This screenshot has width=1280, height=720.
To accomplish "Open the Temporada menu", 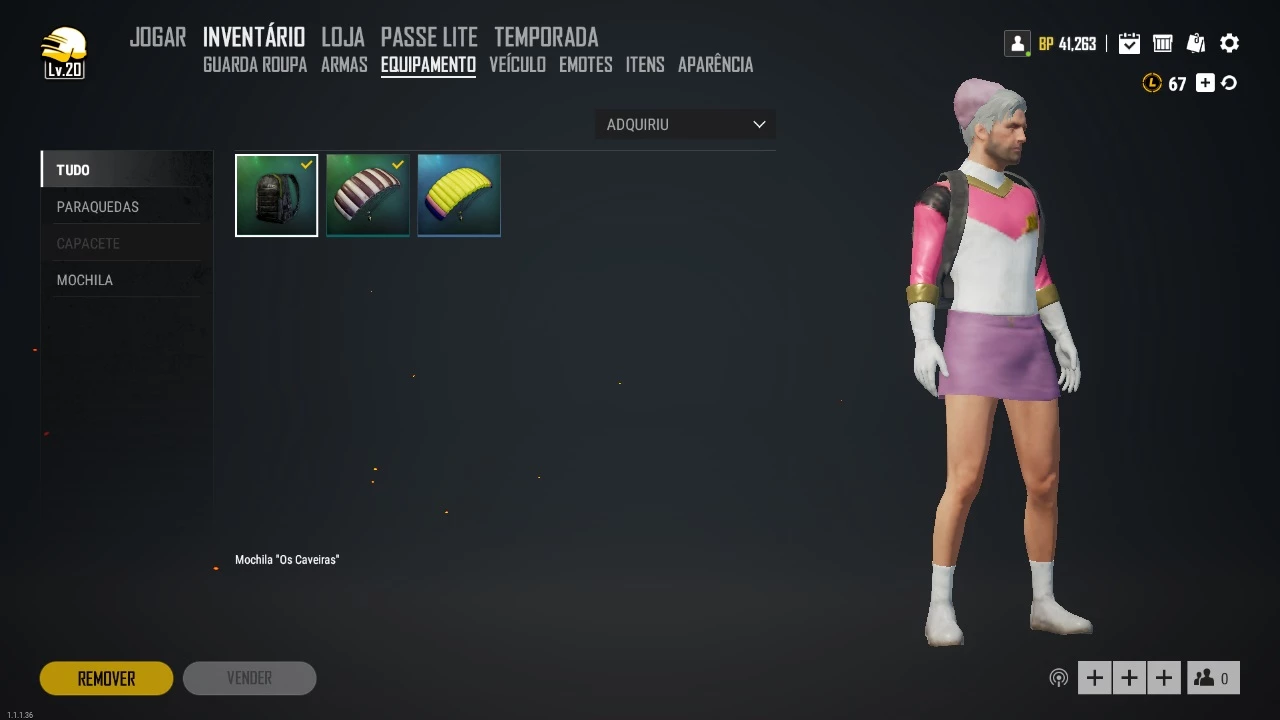I will (546, 38).
